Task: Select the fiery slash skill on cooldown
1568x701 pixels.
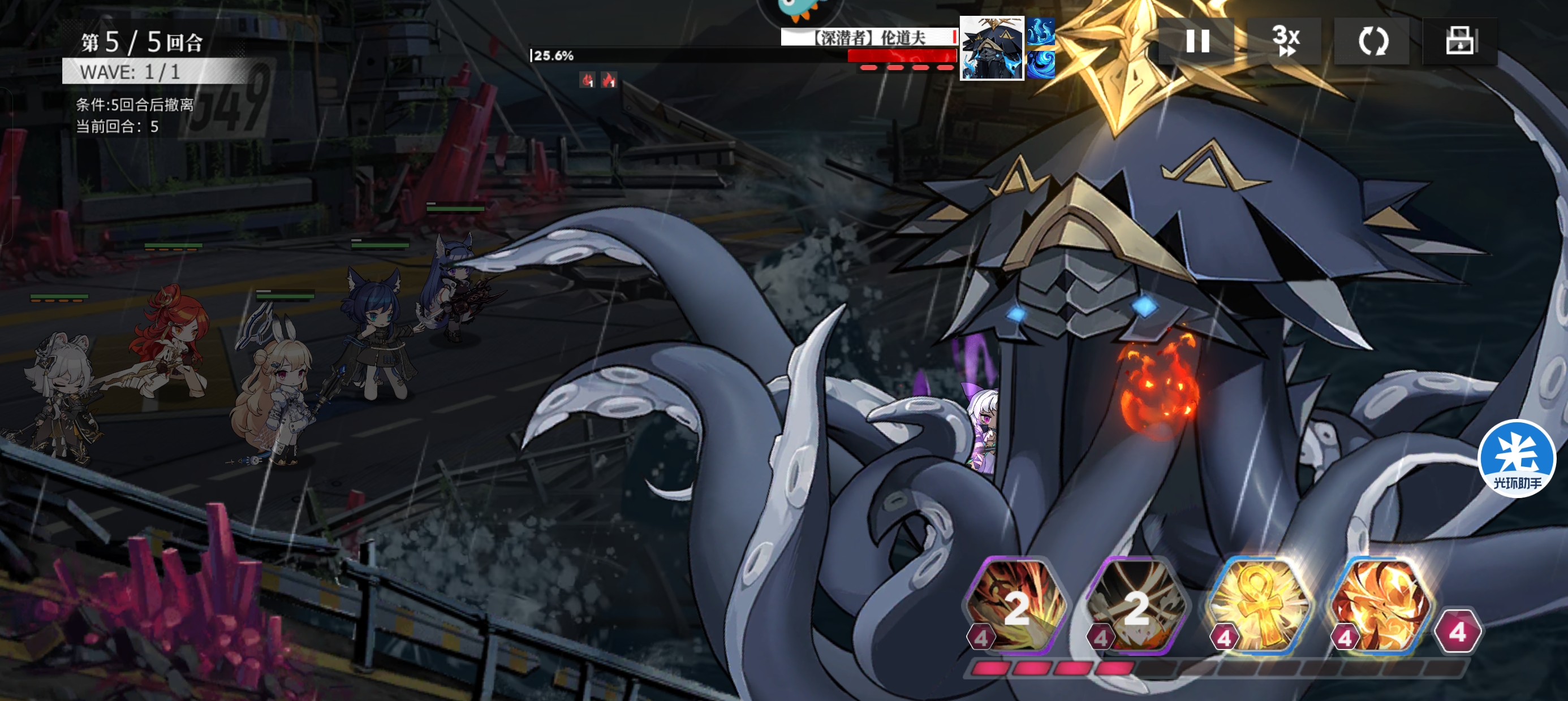Action: (x=1018, y=605)
